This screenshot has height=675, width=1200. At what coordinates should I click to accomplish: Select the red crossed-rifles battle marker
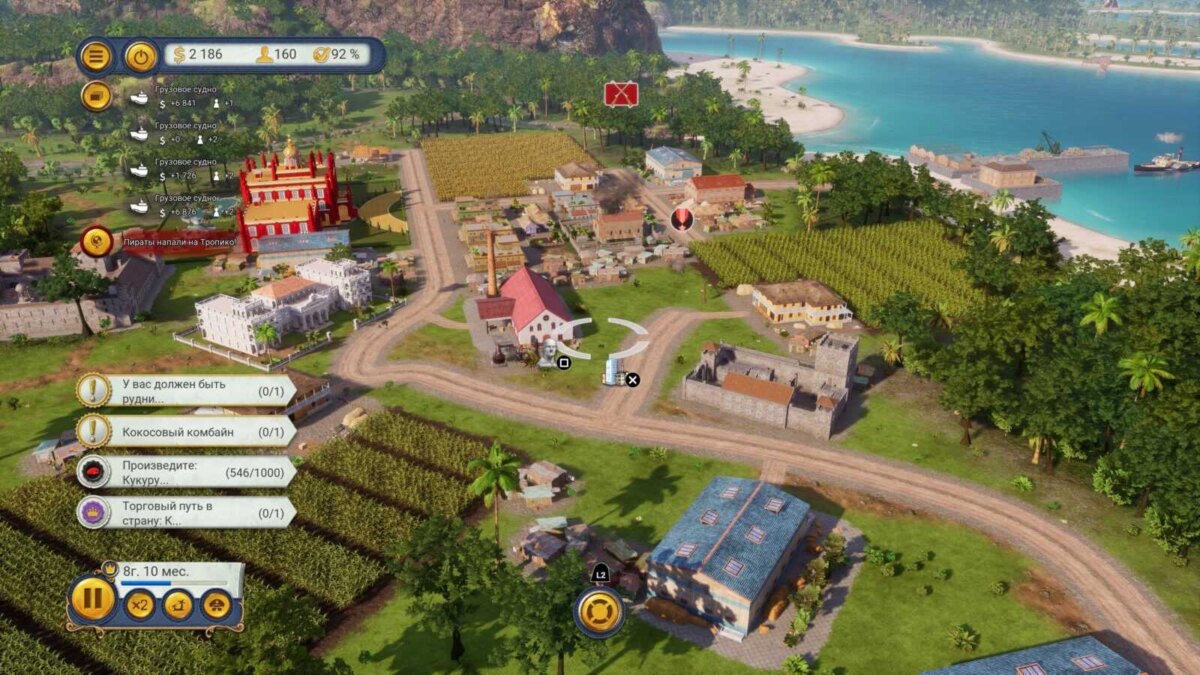[621, 94]
